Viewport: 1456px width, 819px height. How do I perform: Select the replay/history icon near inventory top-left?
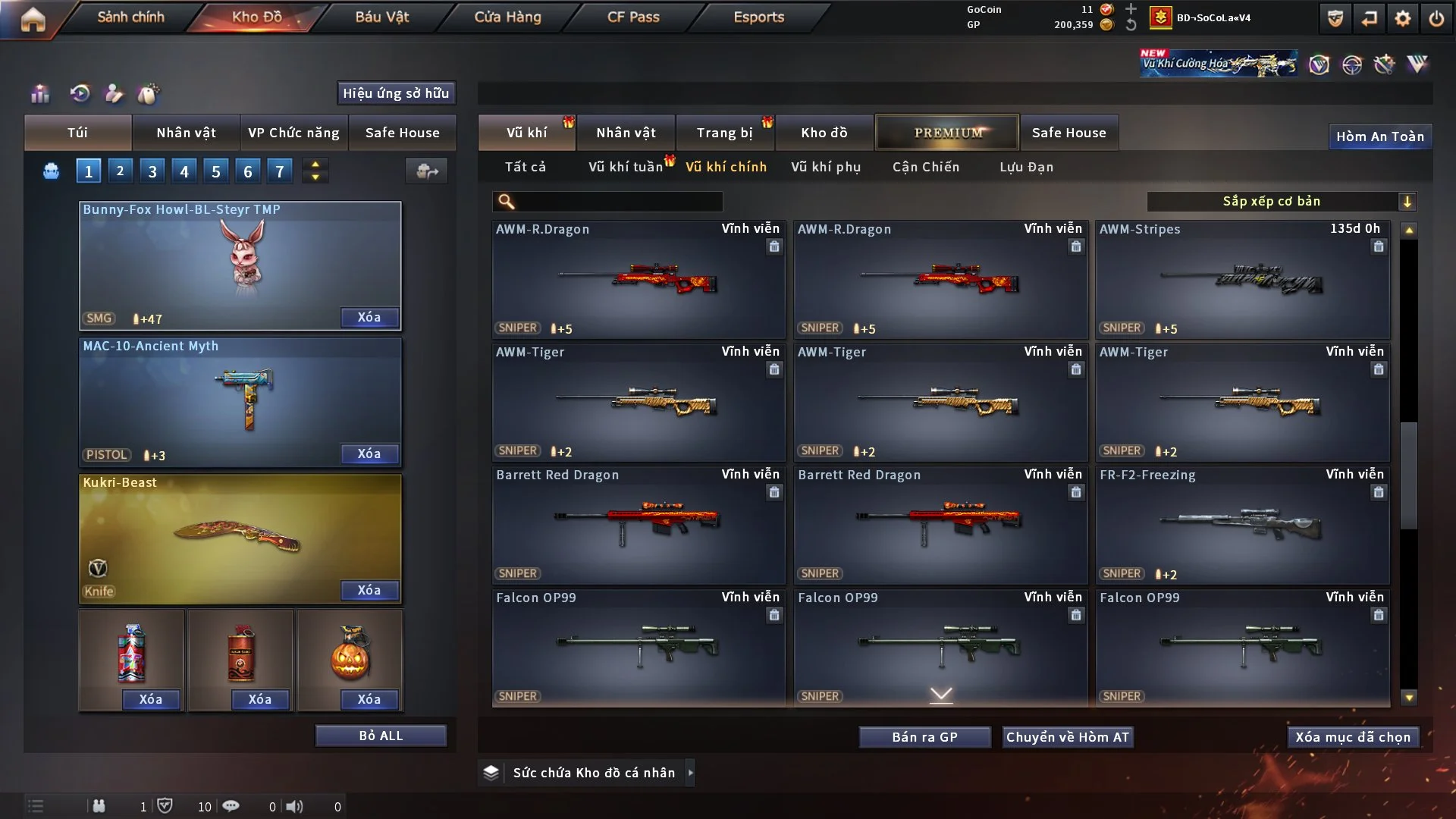point(79,93)
